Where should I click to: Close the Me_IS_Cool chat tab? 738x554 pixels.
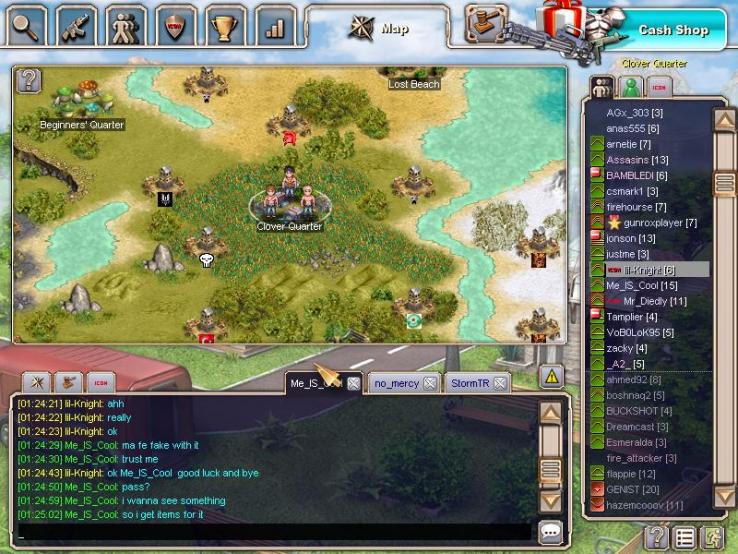(x=353, y=383)
